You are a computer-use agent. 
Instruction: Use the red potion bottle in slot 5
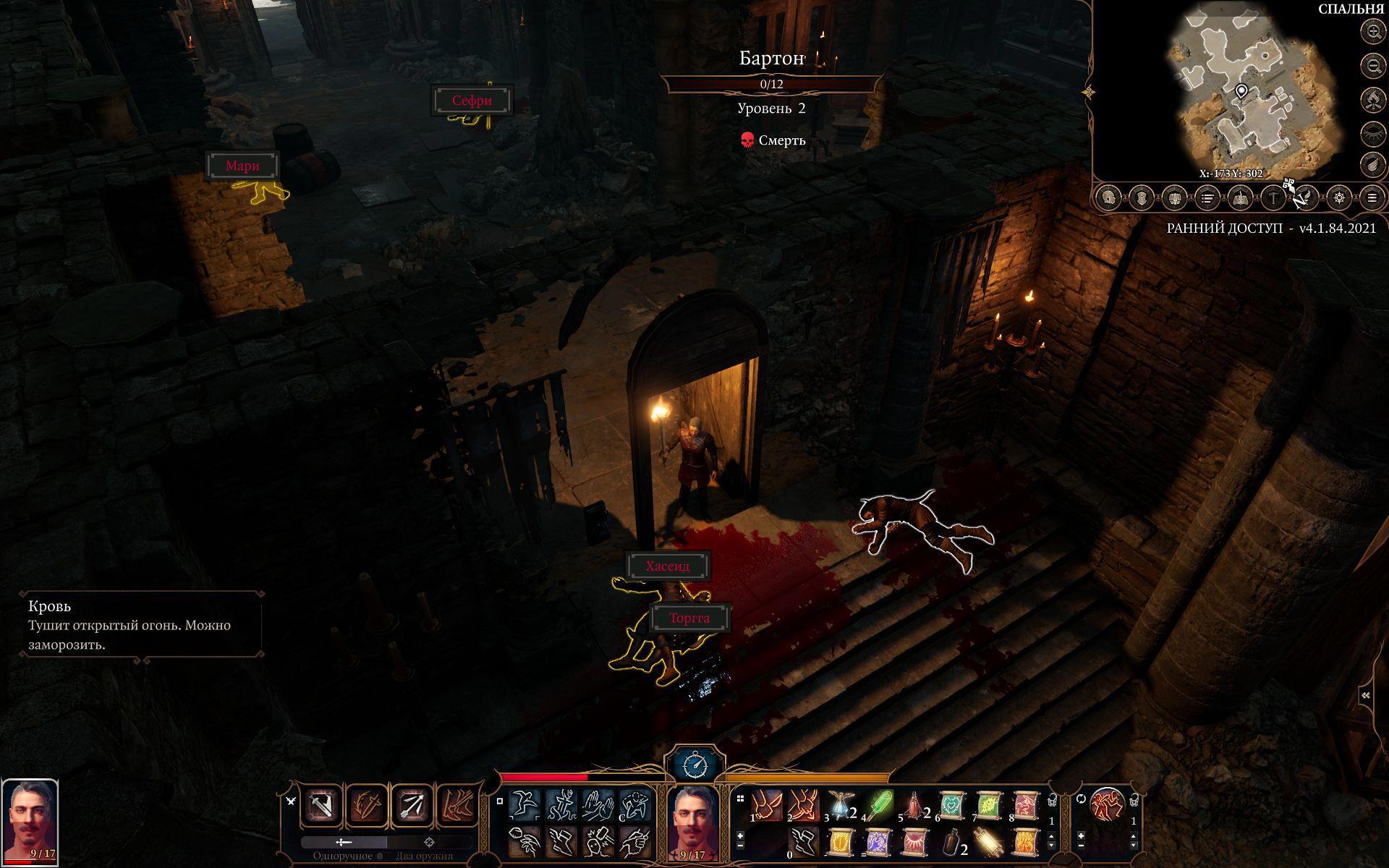[916, 804]
